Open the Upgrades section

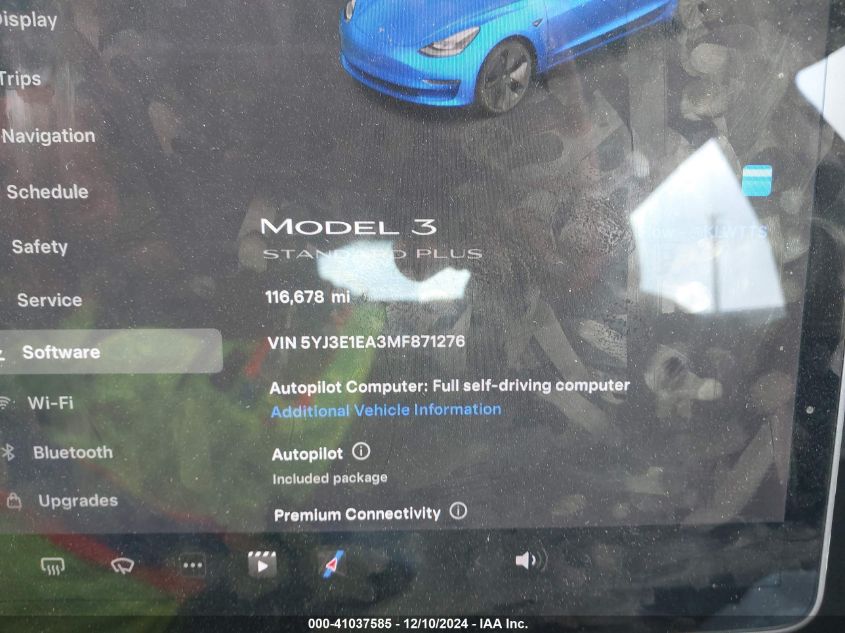77,501
